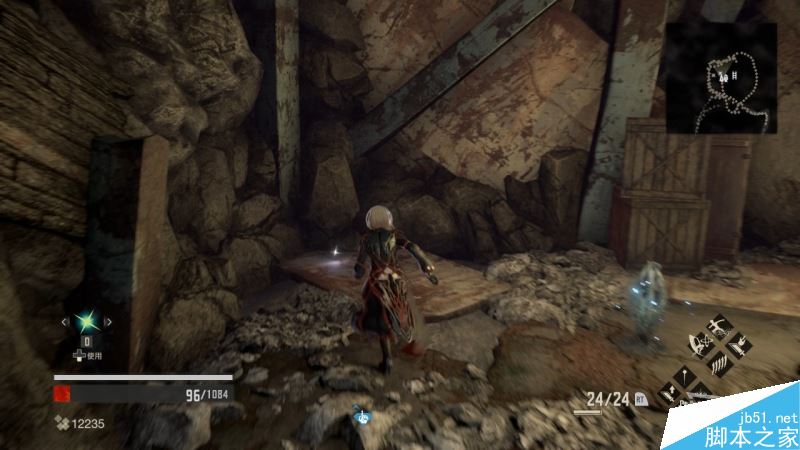The height and width of the screenshot is (450, 800).
Task: Select the pin needle skill icon
Action: click(x=685, y=376)
